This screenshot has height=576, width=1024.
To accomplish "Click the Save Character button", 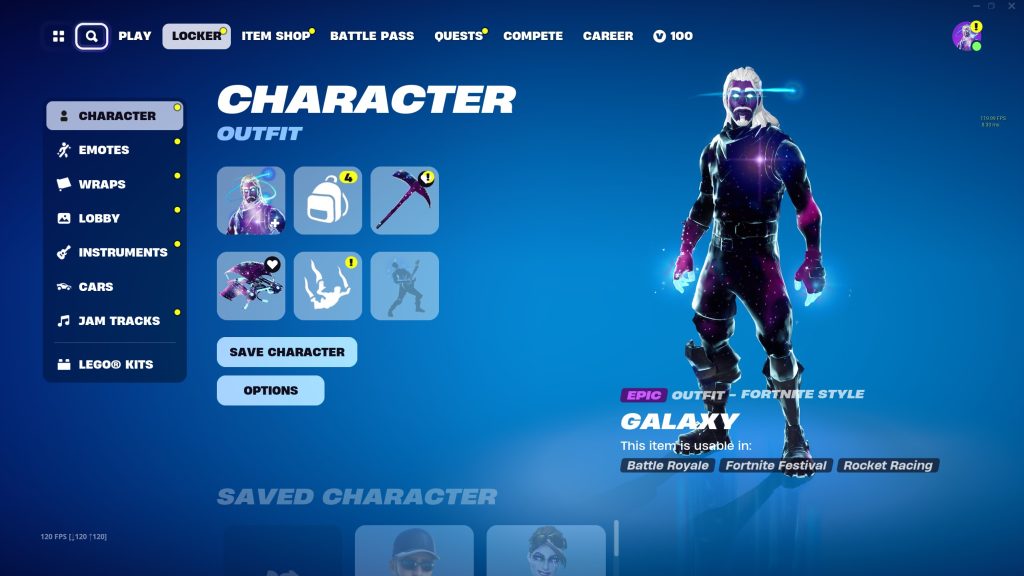I will pos(286,352).
